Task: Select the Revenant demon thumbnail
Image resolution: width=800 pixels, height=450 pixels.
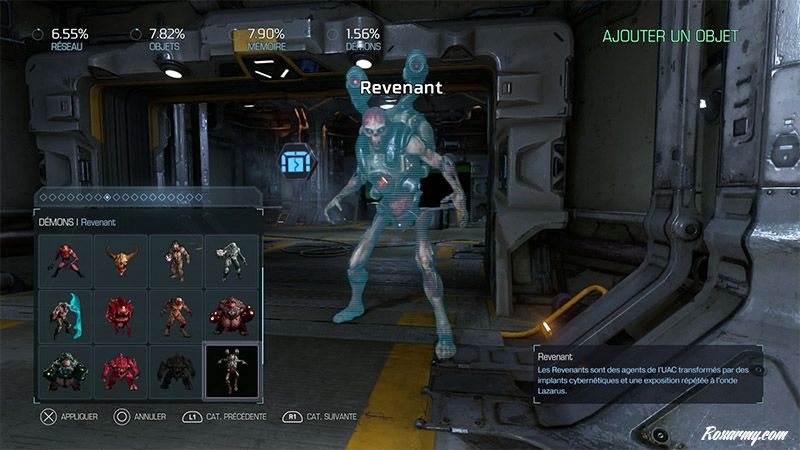Action: click(x=231, y=369)
